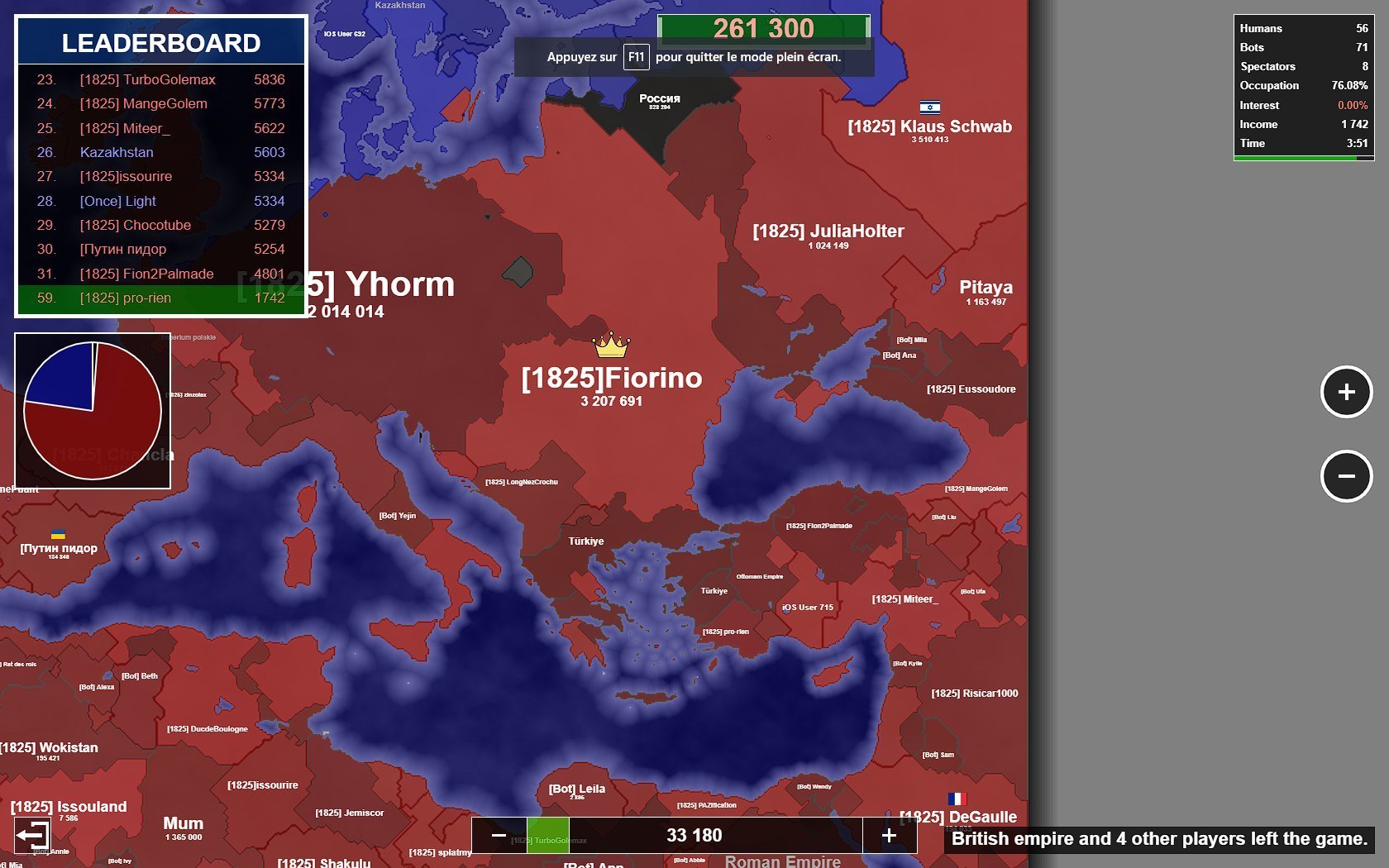Screen dimensions: 1389x868
Task: Click the territory pie chart
Action: (93, 411)
